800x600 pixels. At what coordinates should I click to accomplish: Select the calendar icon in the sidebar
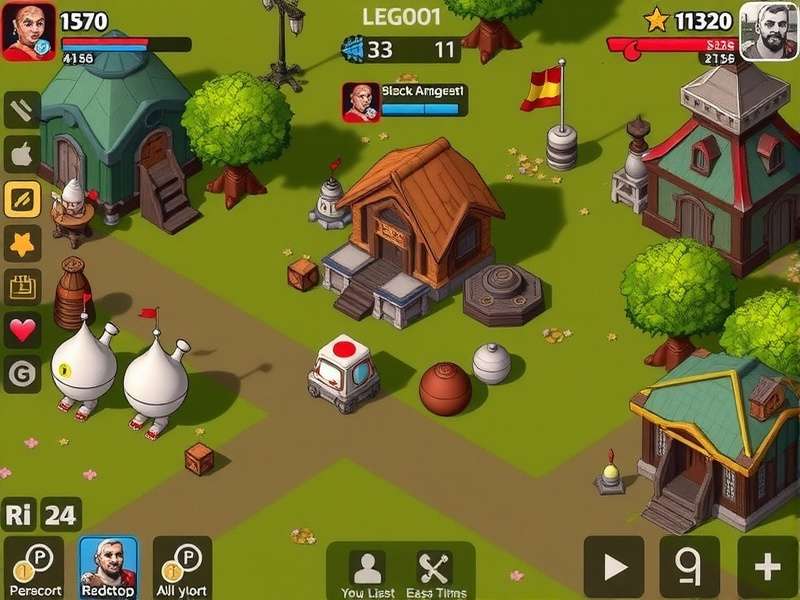tap(22, 287)
